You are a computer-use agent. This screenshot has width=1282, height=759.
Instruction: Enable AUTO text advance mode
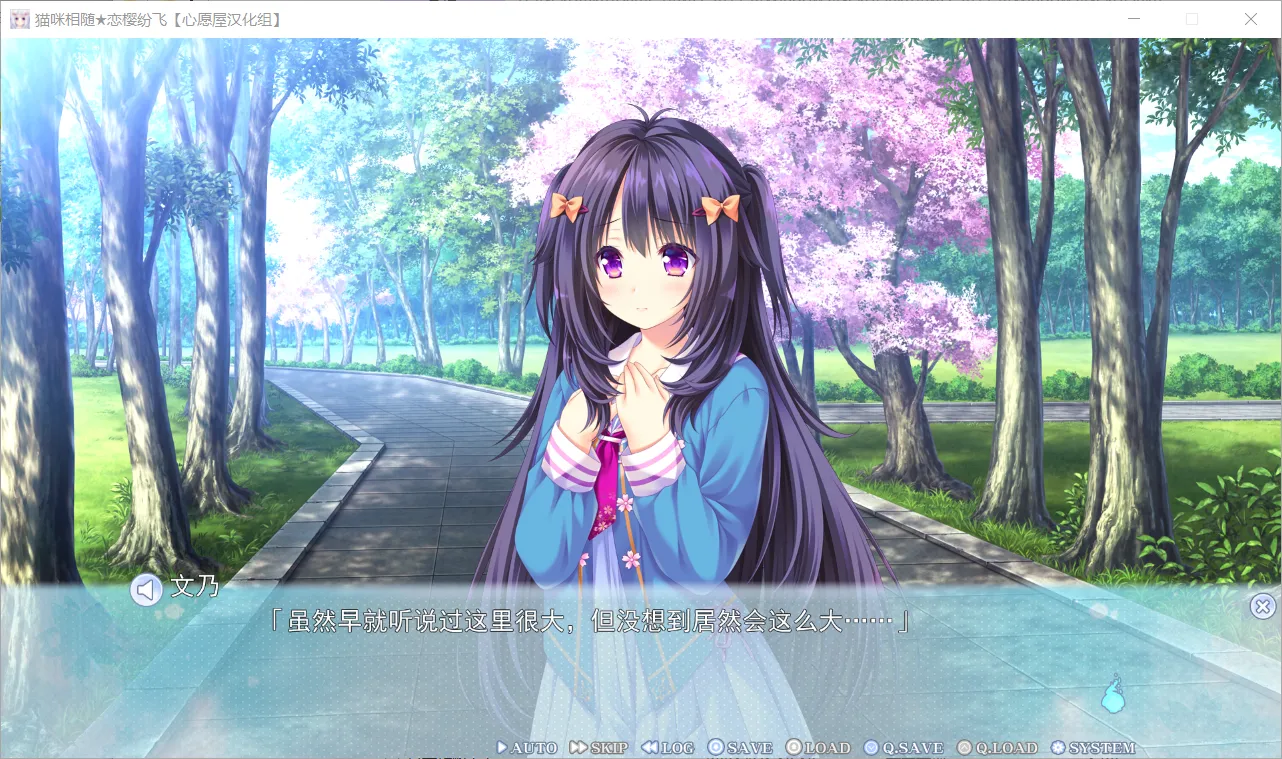527,748
